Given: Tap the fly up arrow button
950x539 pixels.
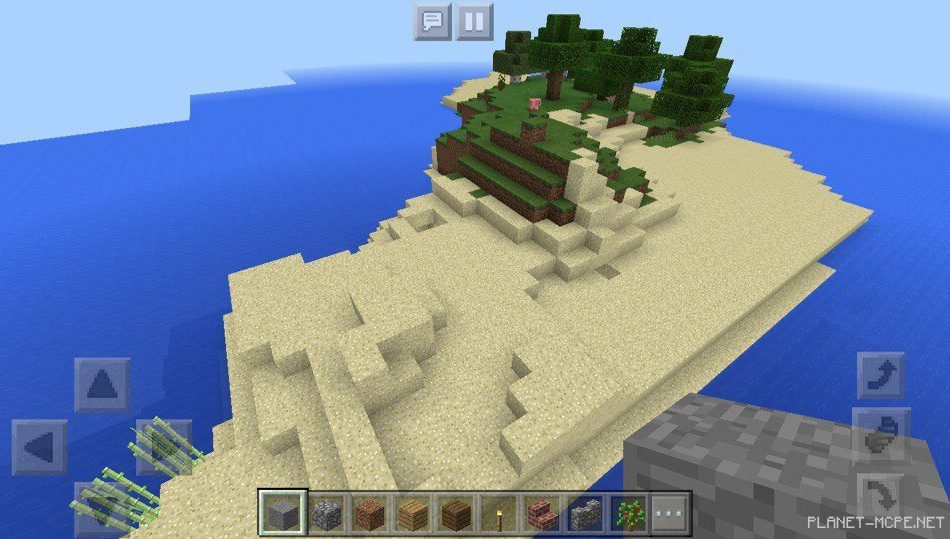Looking at the screenshot, I should (x=881, y=376).
